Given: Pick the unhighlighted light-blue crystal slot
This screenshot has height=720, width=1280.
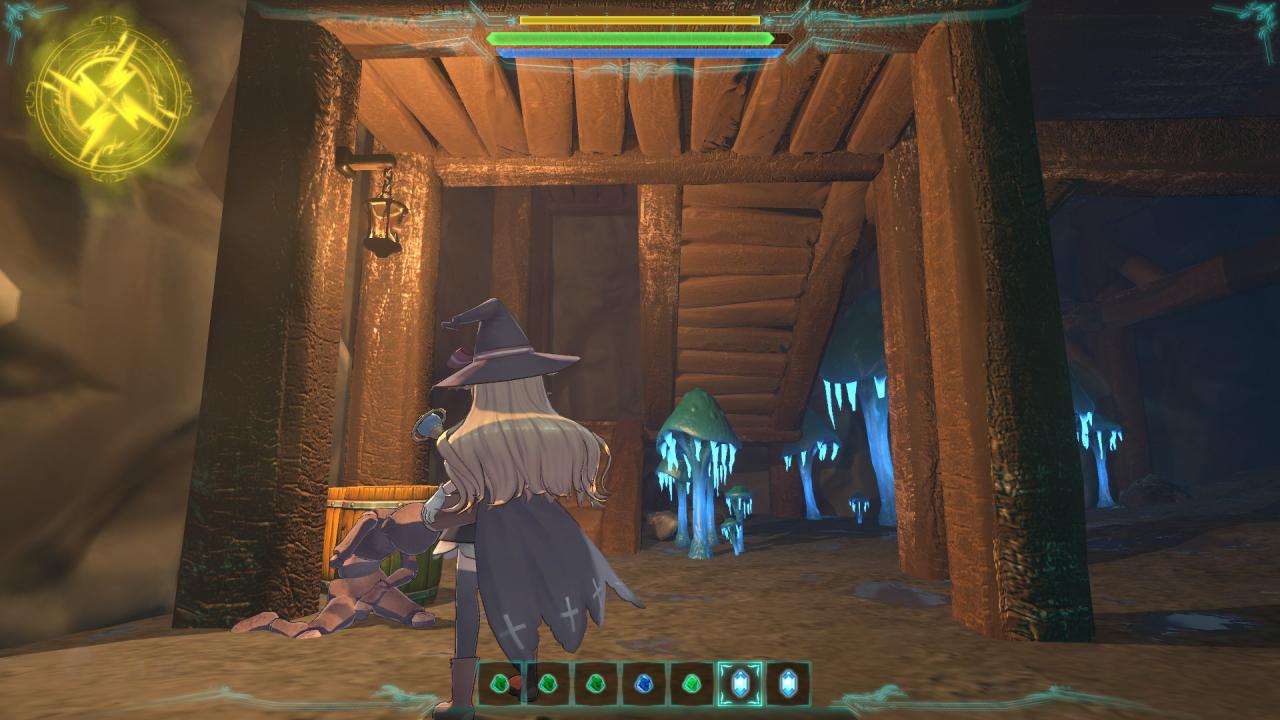Looking at the screenshot, I should point(788,684).
